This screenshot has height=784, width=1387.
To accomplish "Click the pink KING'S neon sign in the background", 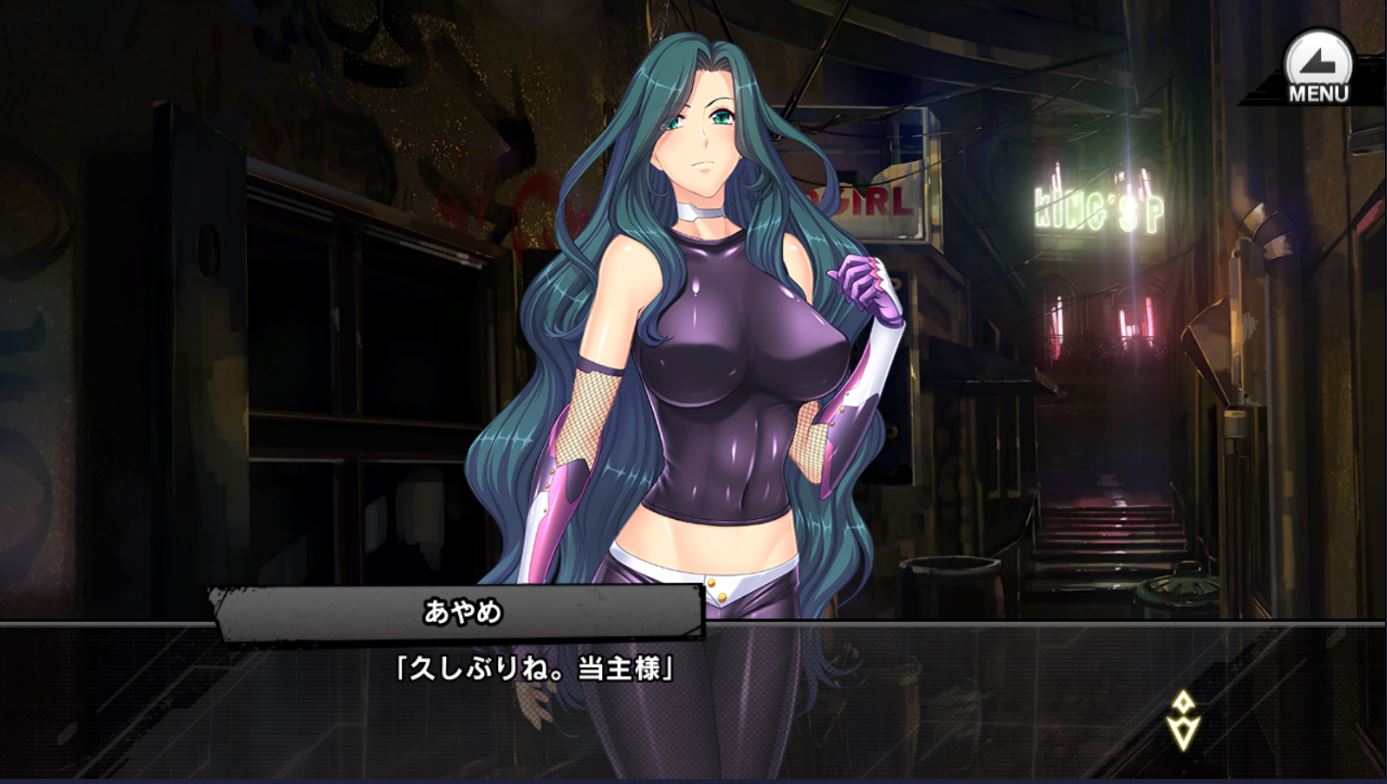I will pos(1093,209).
